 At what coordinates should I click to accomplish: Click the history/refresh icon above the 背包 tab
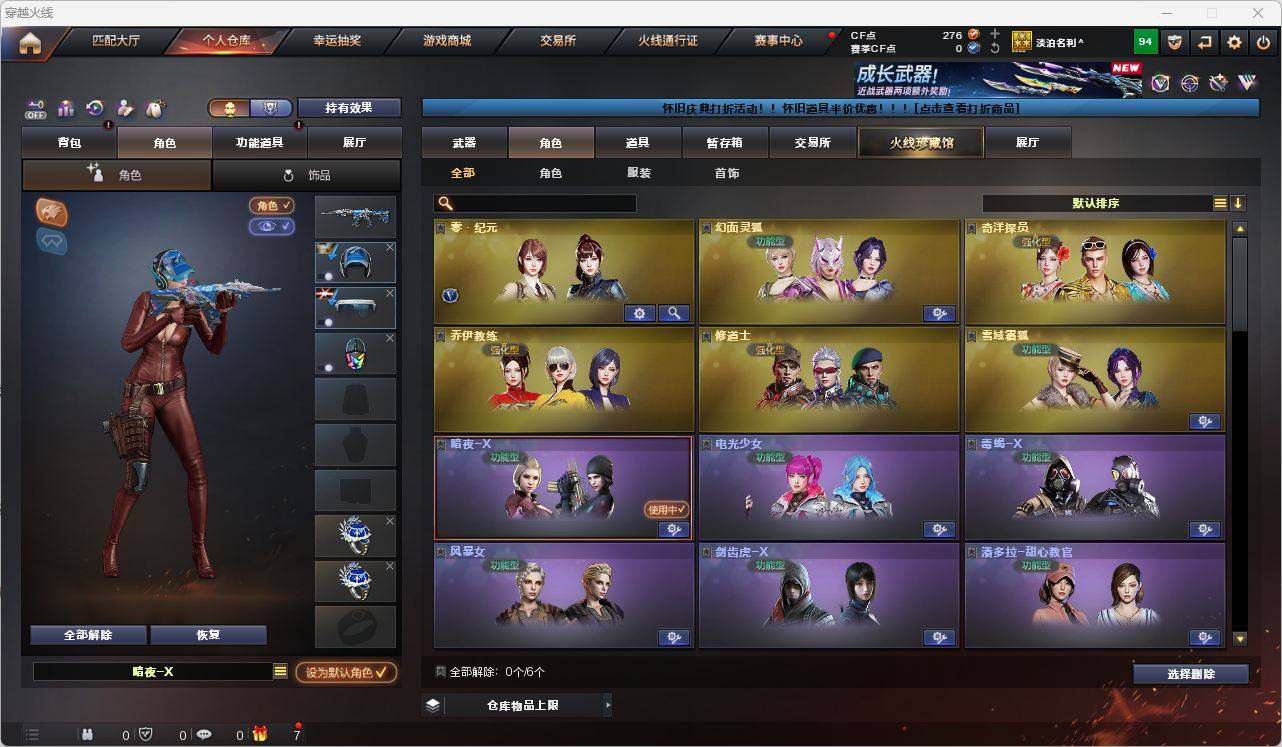[x=96, y=108]
